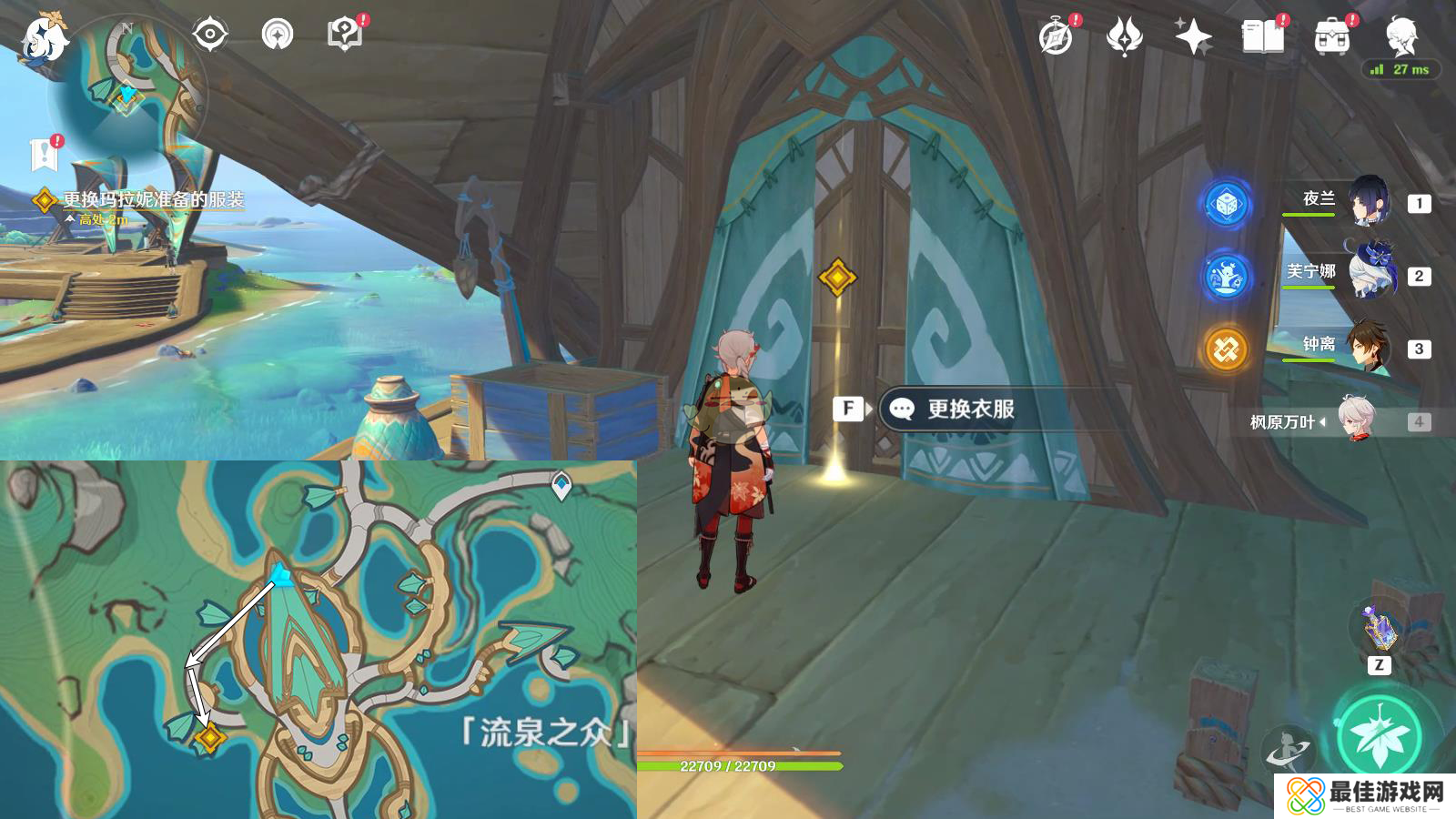Open the Wish star icon

pos(1193,37)
